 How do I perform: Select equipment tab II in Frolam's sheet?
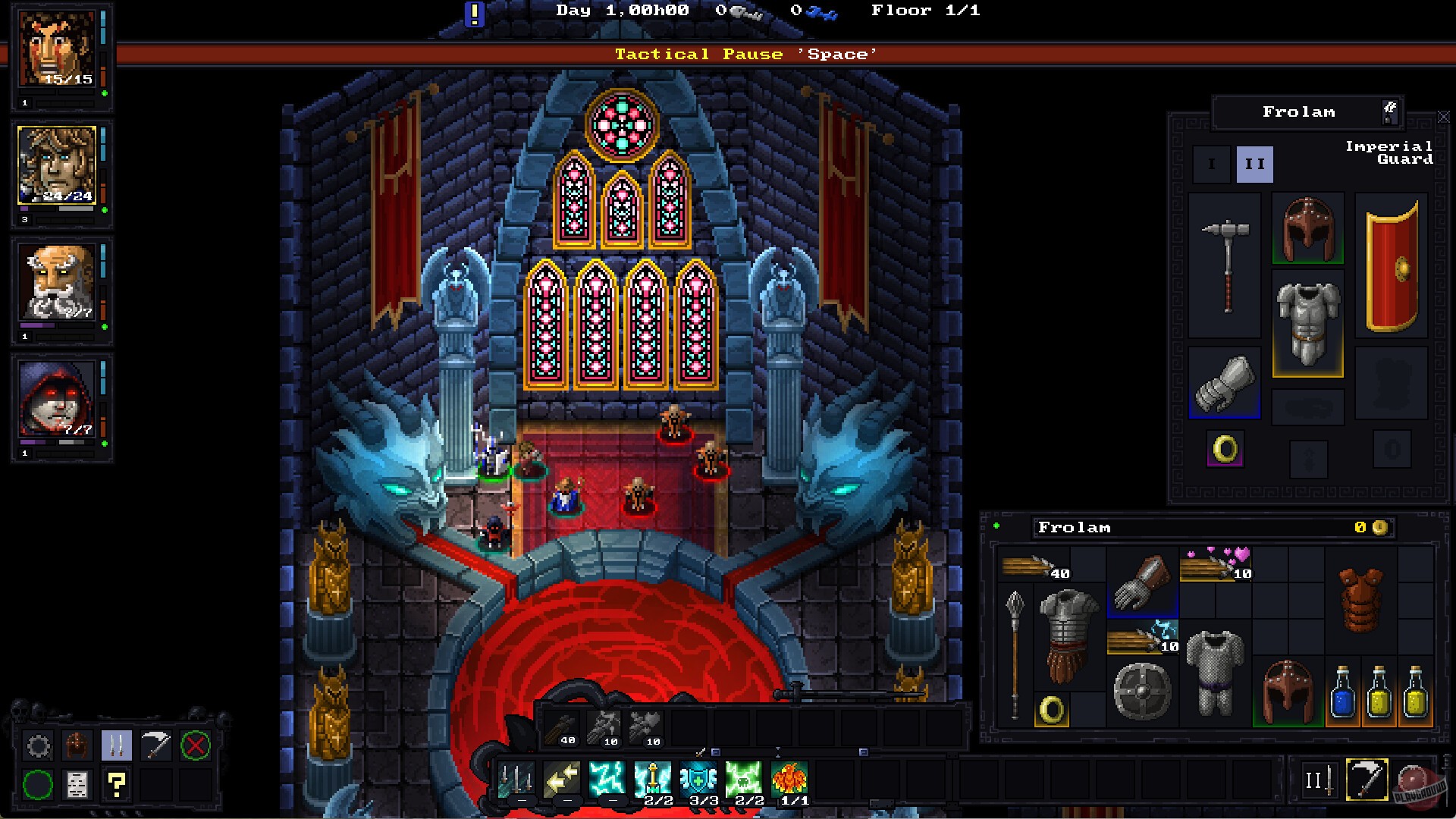(1255, 162)
